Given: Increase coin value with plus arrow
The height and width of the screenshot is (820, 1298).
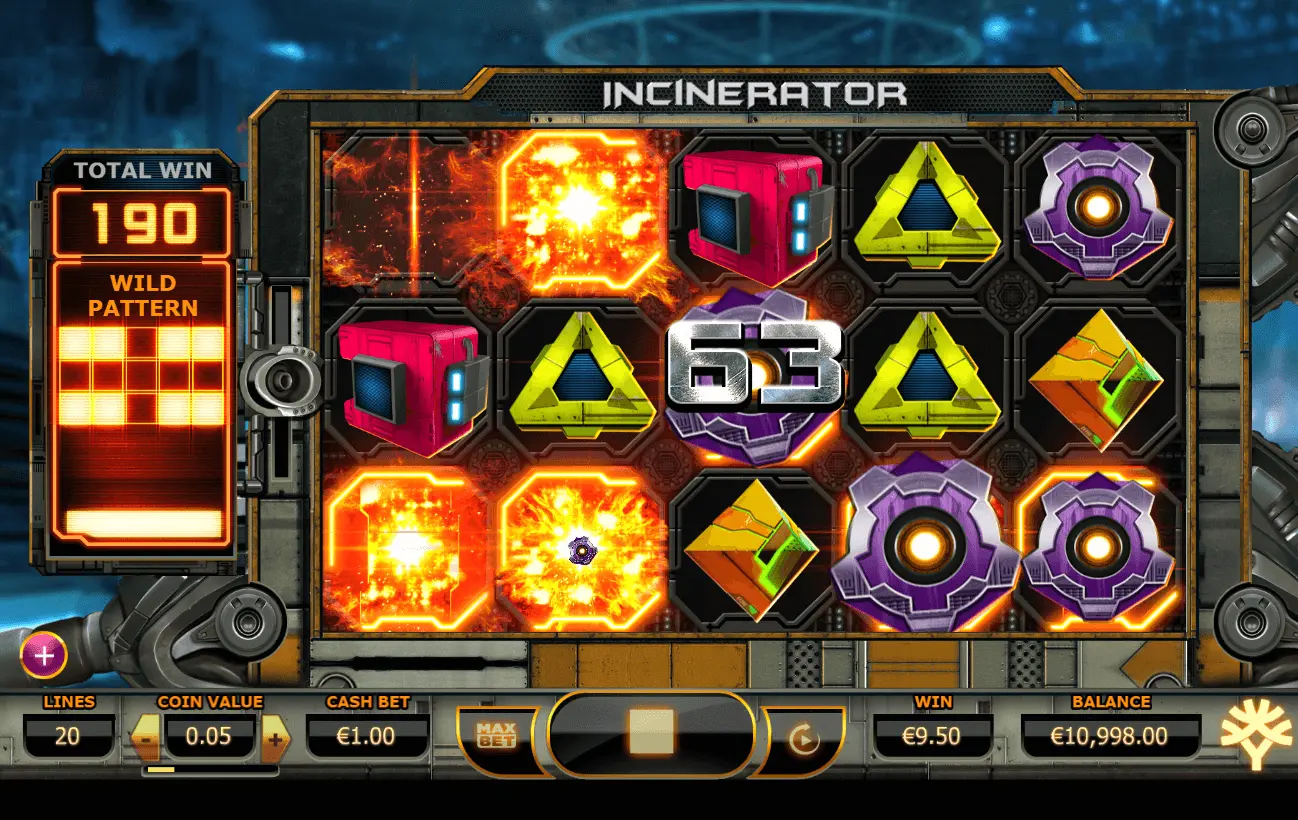Looking at the screenshot, I should click(x=275, y=739).
